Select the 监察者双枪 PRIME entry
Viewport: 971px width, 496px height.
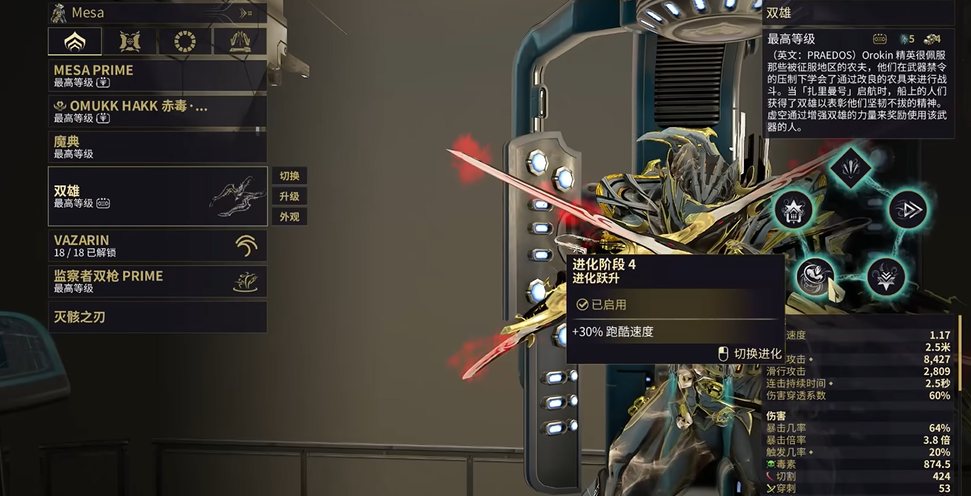click(x=157, y=281)
